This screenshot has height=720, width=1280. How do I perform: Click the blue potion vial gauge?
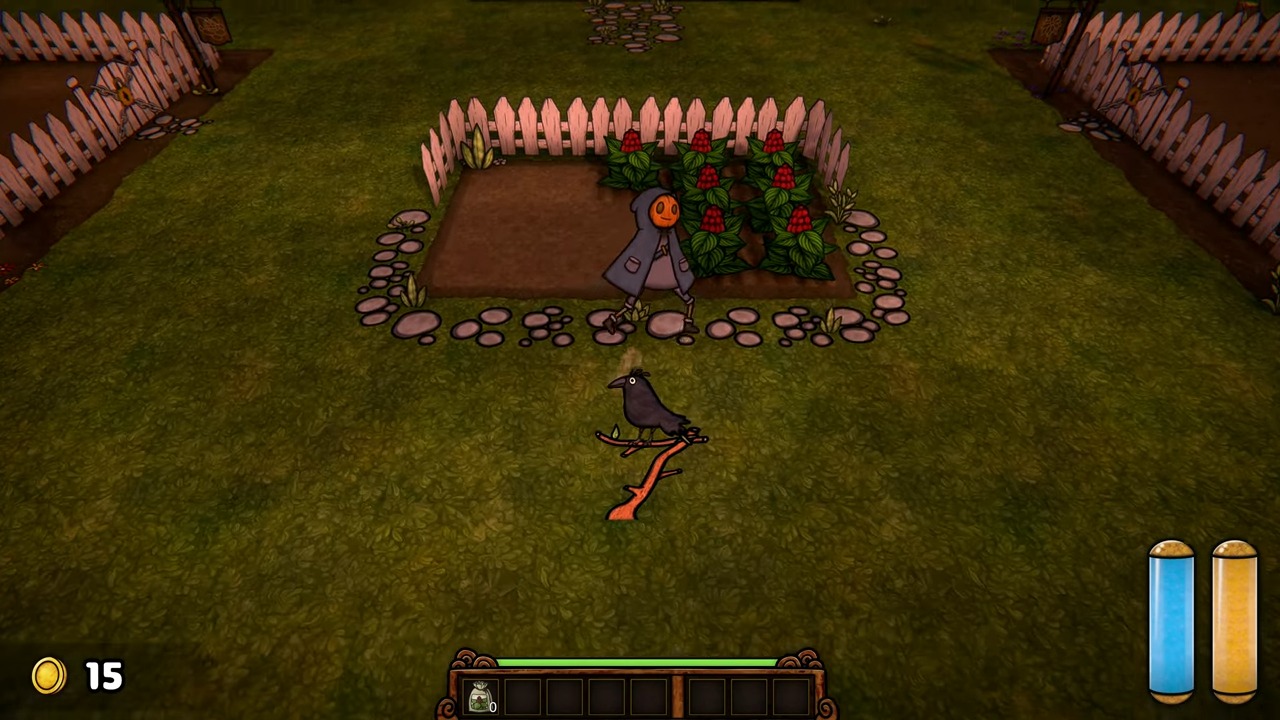(x=1171, y=620)
